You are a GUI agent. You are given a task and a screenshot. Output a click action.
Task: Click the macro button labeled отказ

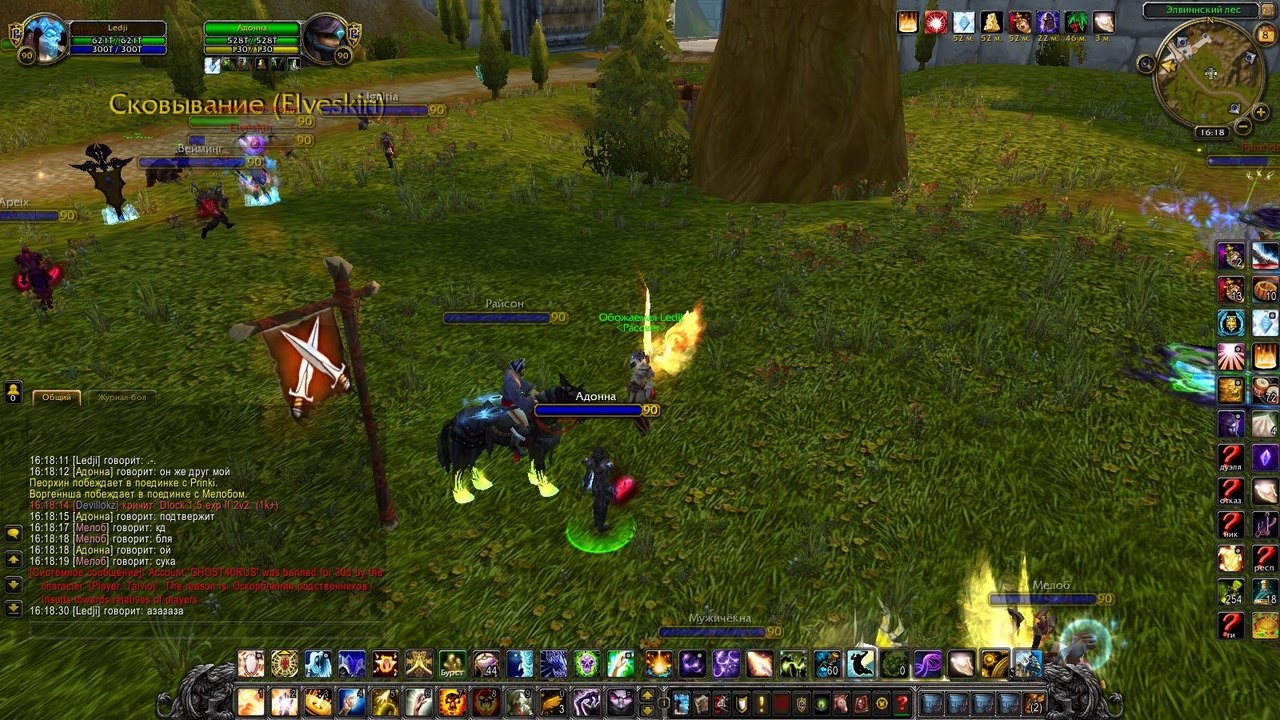(1231, 492)
